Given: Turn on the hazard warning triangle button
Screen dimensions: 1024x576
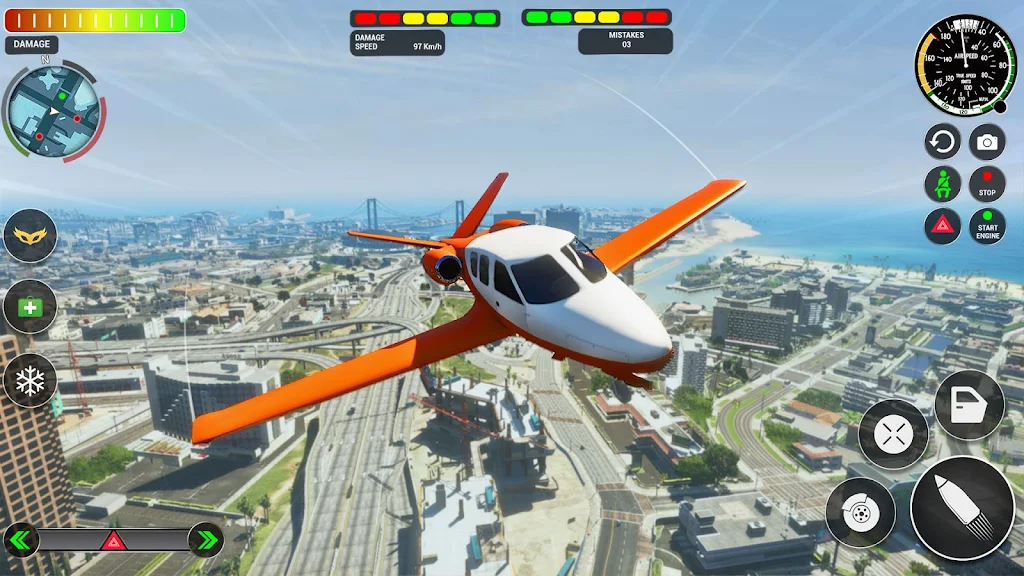Looking at the screenshot, I should click(942, 227).
